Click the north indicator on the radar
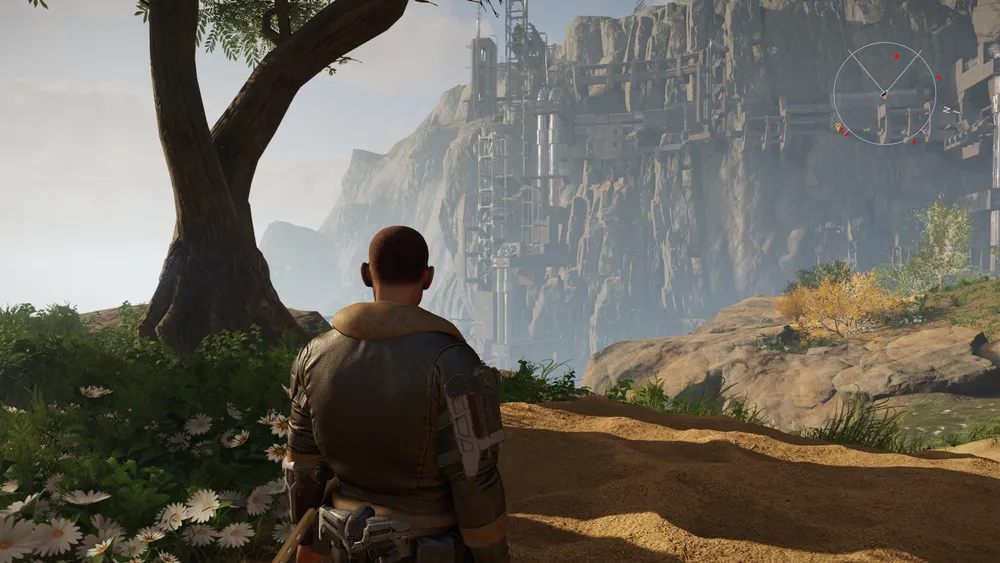 (946, 109)
